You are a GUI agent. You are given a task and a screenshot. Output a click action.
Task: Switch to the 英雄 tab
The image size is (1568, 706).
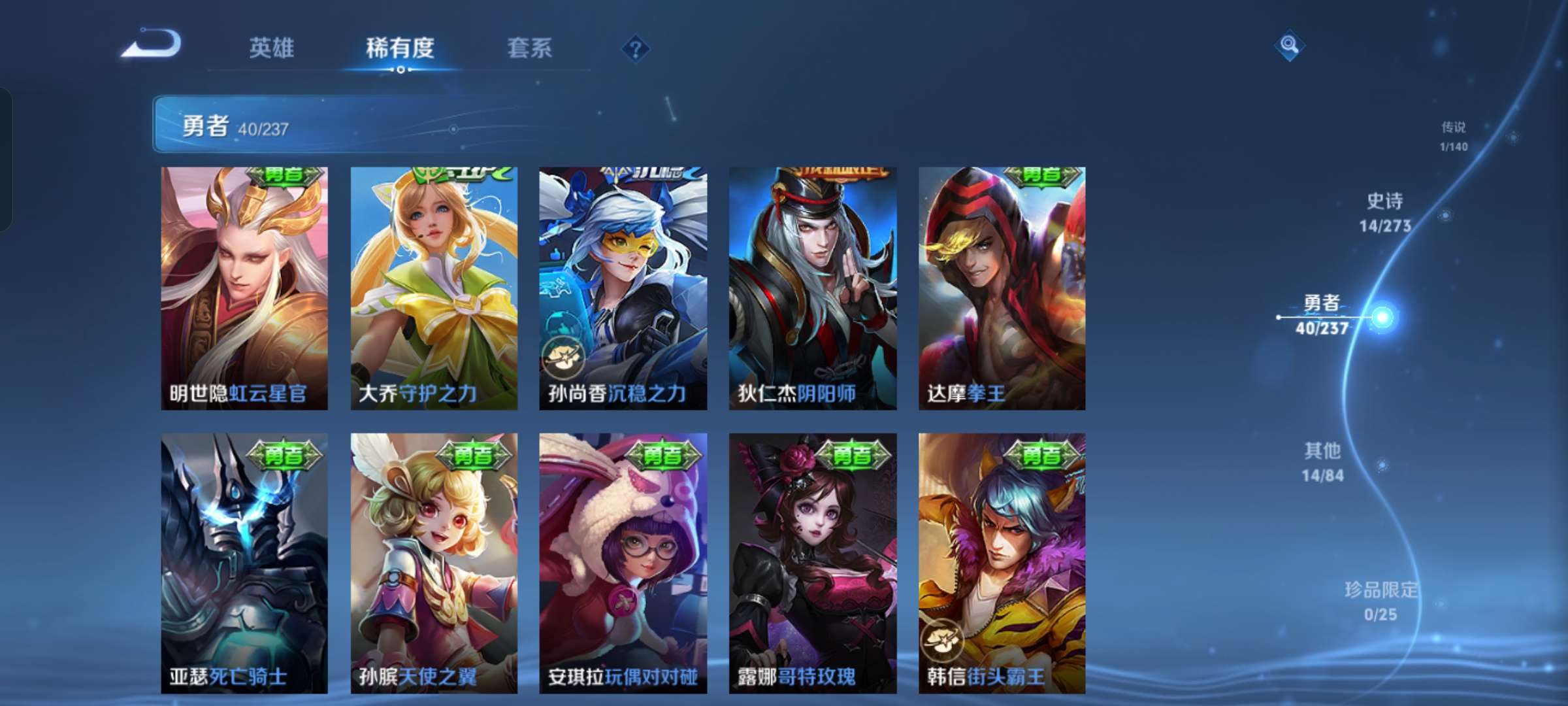[272, 48]
